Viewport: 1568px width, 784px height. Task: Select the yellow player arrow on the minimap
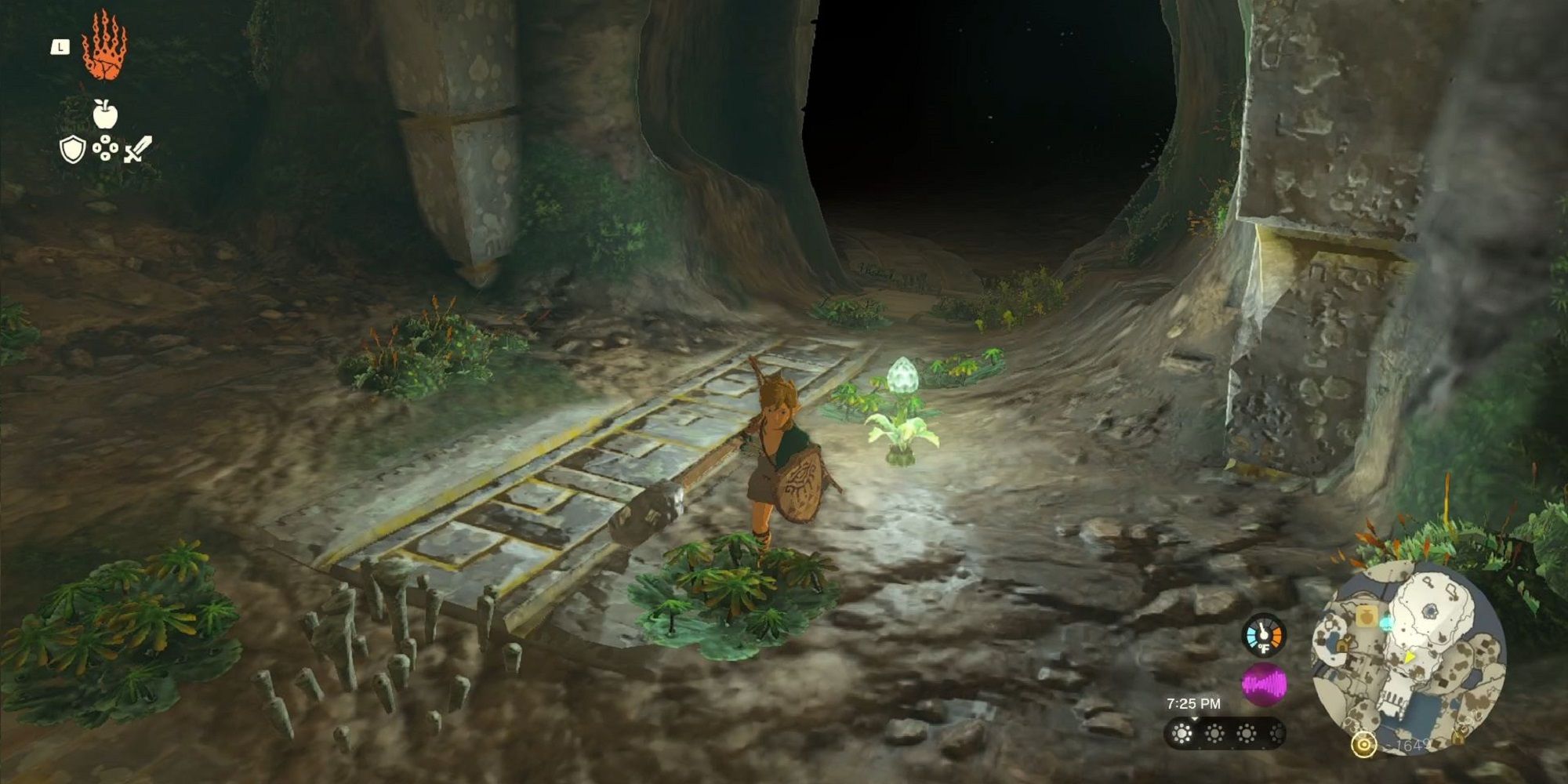pos(1409,658)
